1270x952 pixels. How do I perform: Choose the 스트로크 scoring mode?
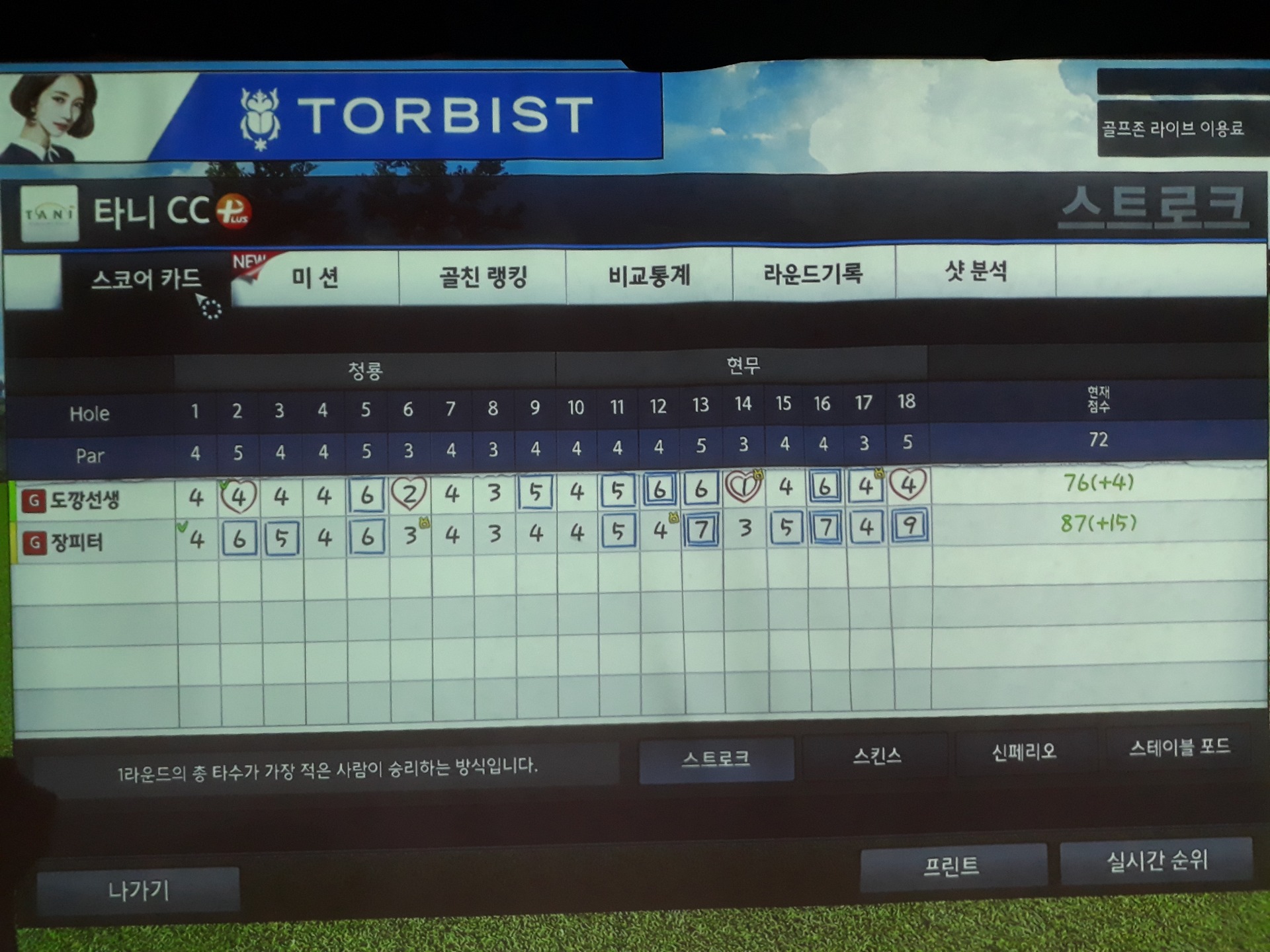point(716,758)
